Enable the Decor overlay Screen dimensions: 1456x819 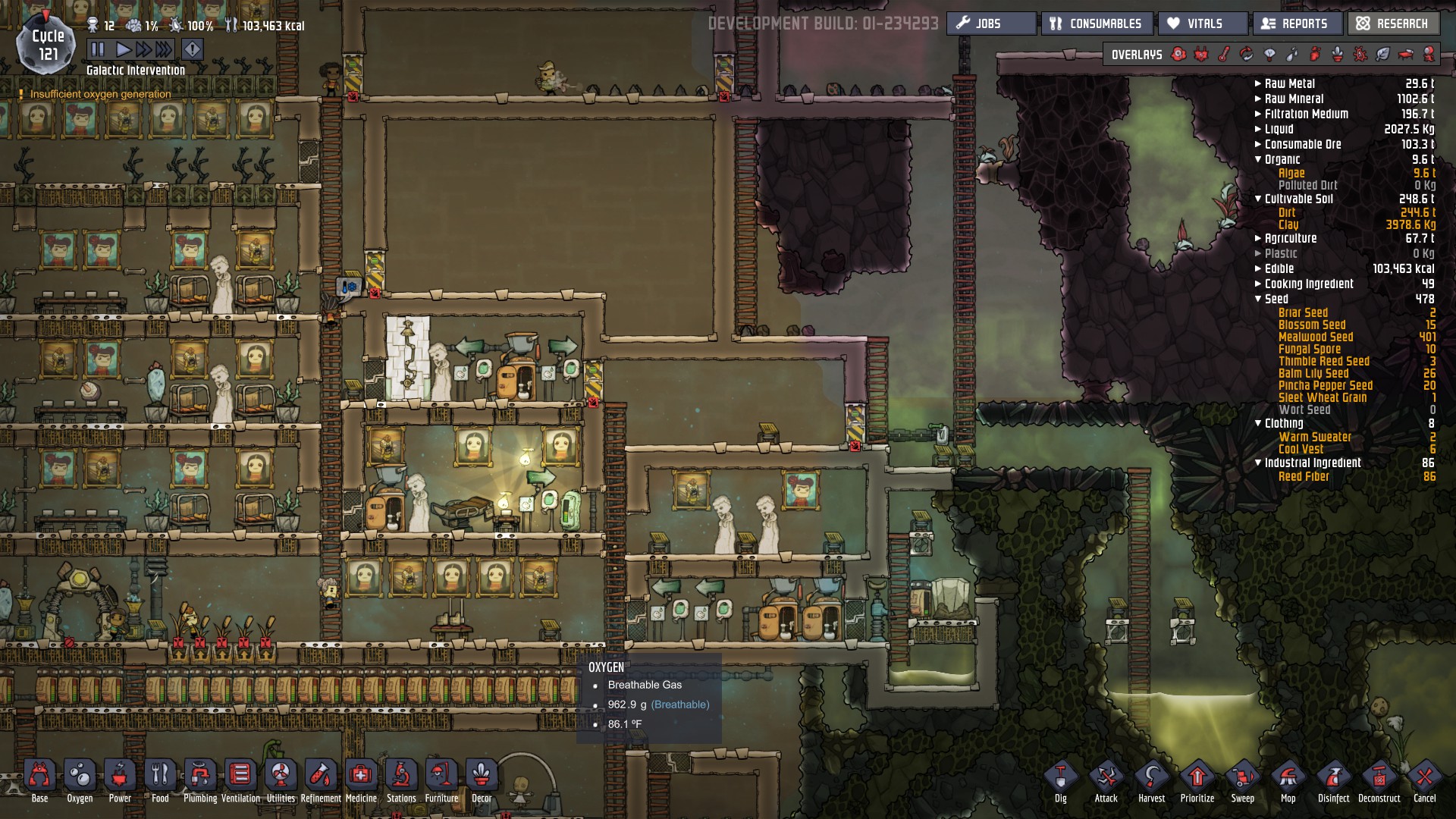pyautogui.click(x=1338, y=54)
